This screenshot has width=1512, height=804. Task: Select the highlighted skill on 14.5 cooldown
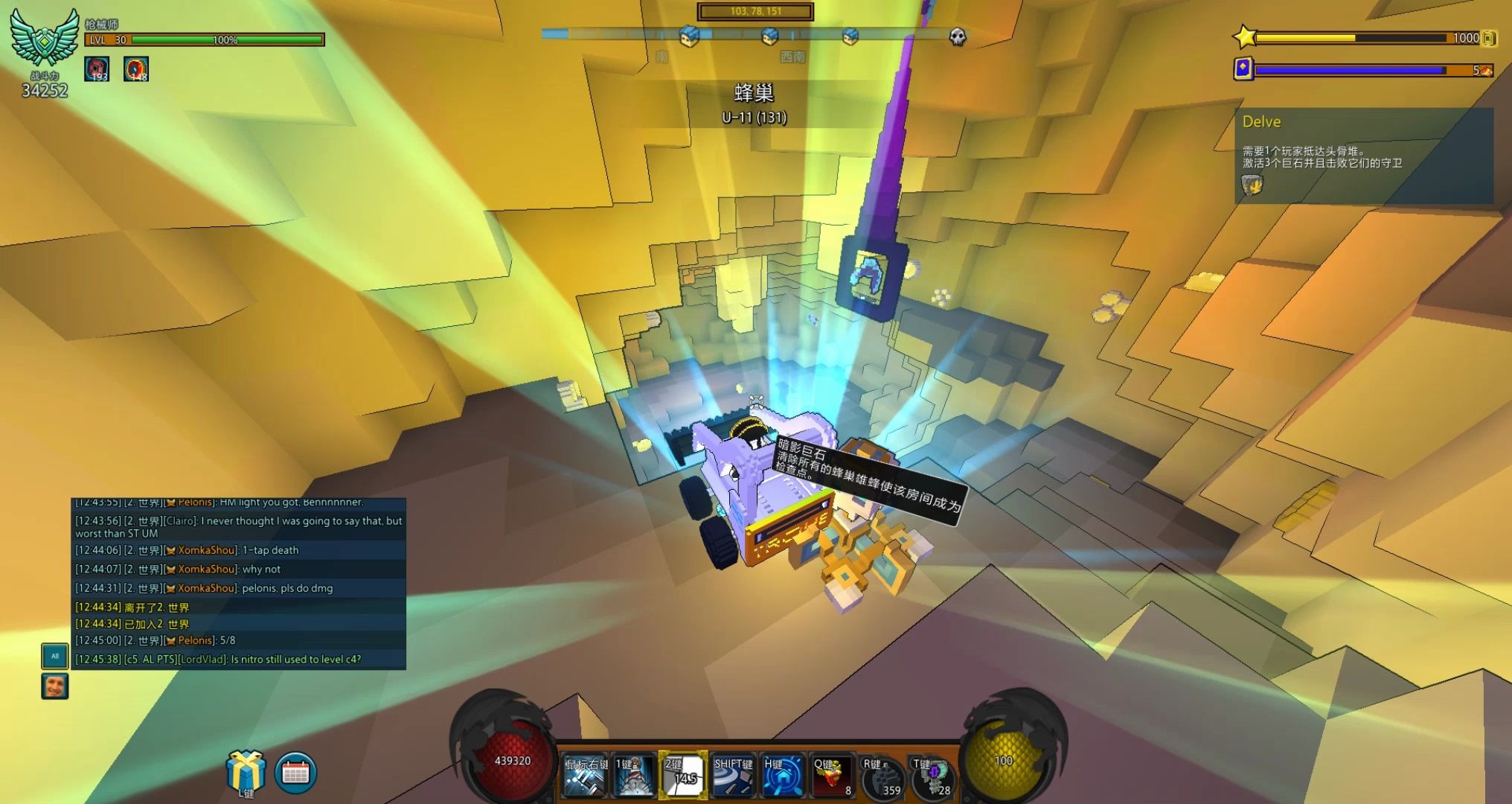(683, 776)
